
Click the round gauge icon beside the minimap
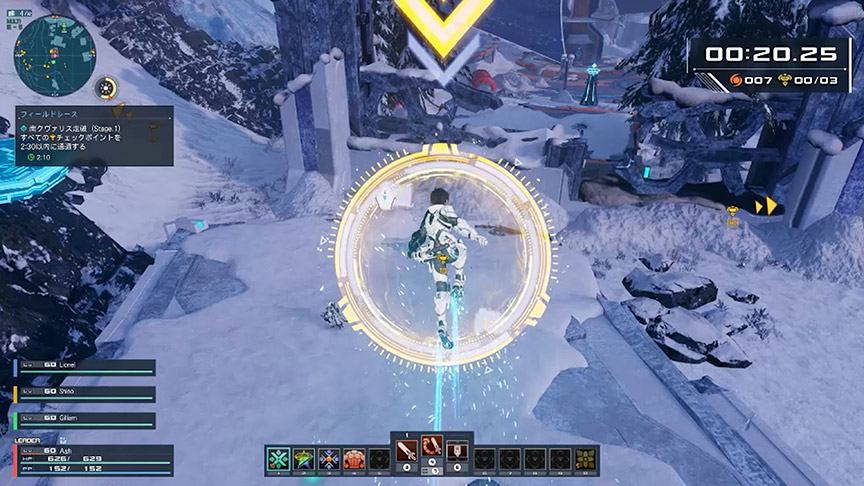click(107, 89)
